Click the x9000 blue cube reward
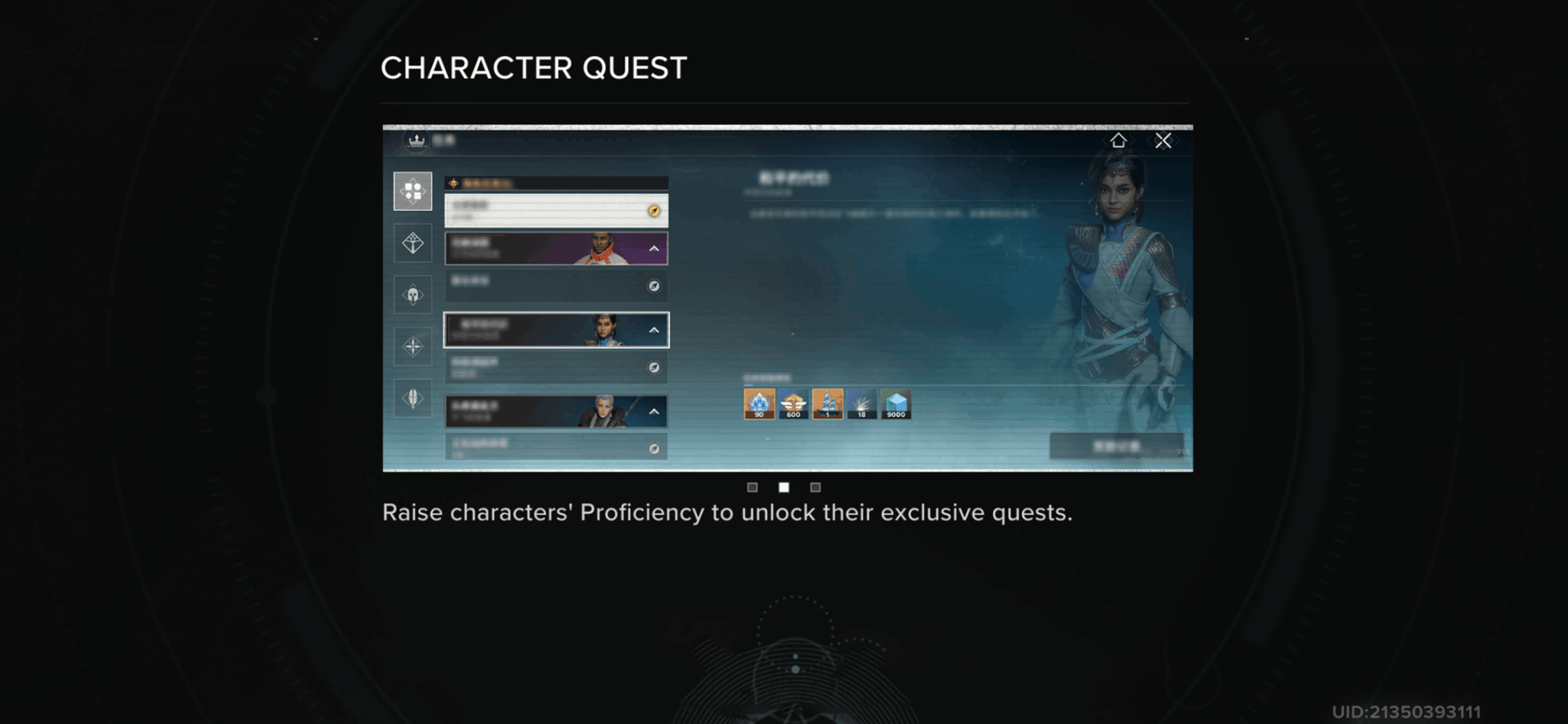1568x724 pixels. click(x=894, y=405)
